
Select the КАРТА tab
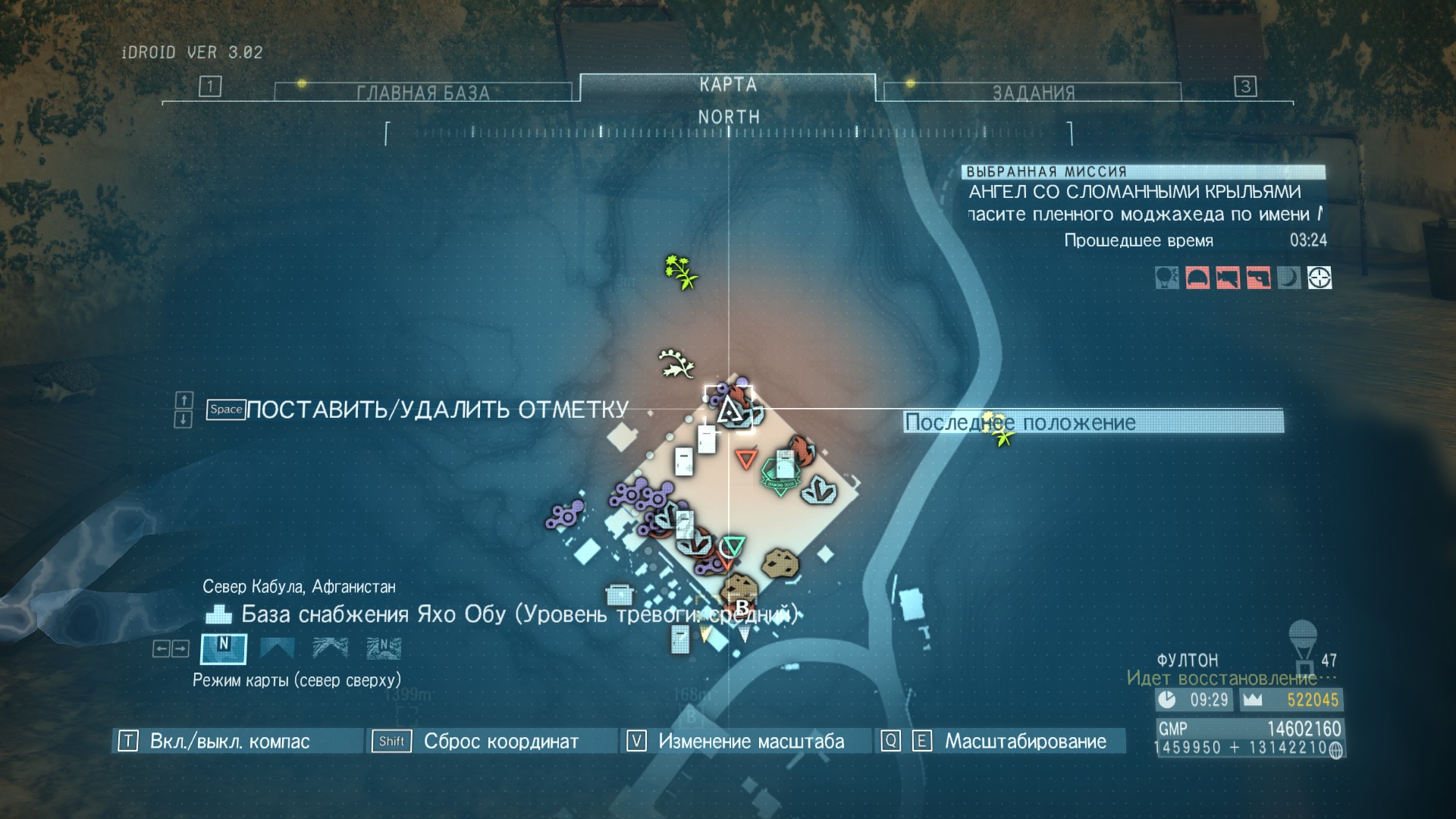tap(727, 85)
